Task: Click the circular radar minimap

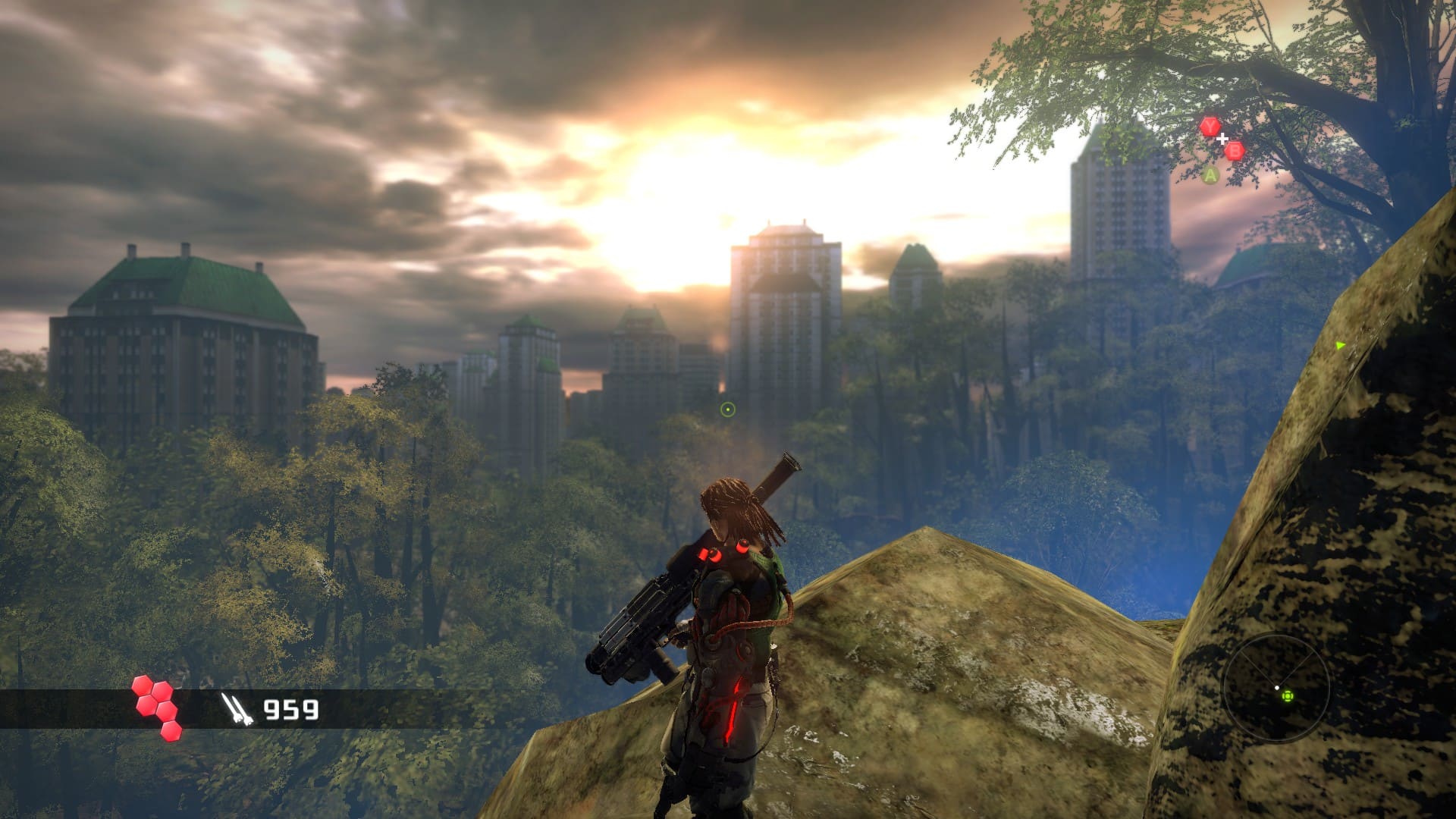Action: (1276, 689)
